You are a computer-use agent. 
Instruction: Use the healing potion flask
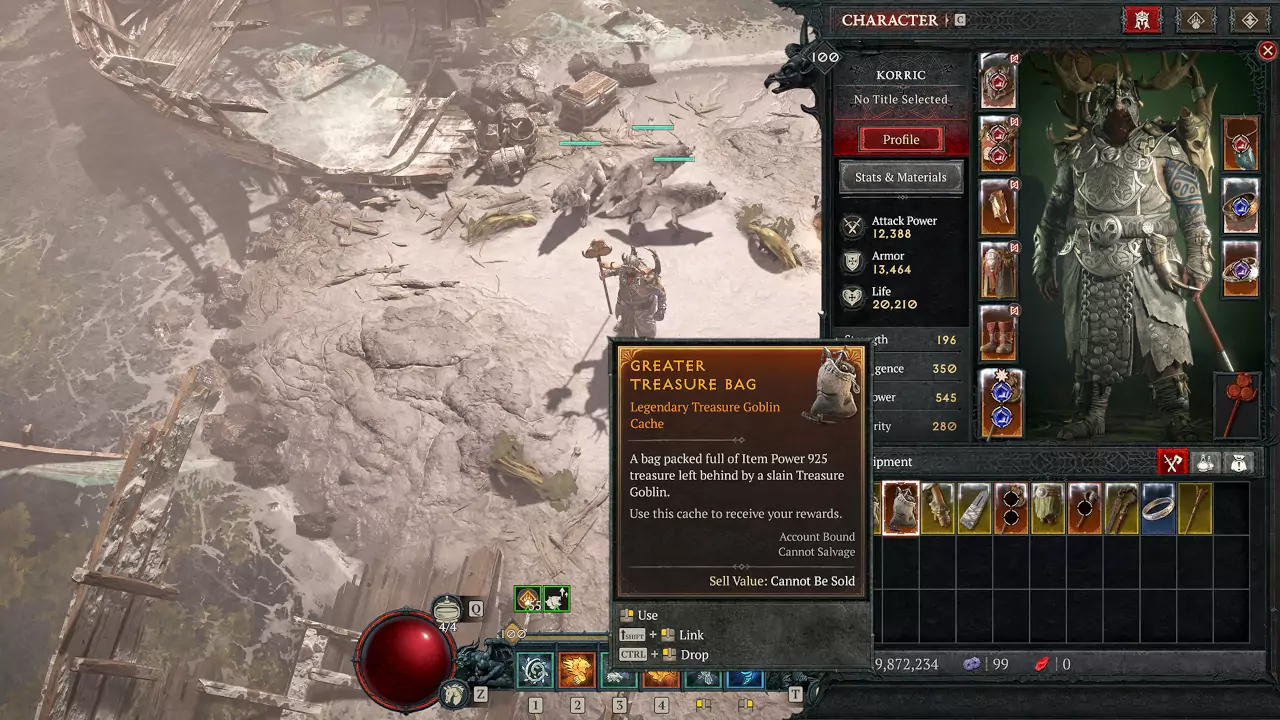tap(447, 609)
